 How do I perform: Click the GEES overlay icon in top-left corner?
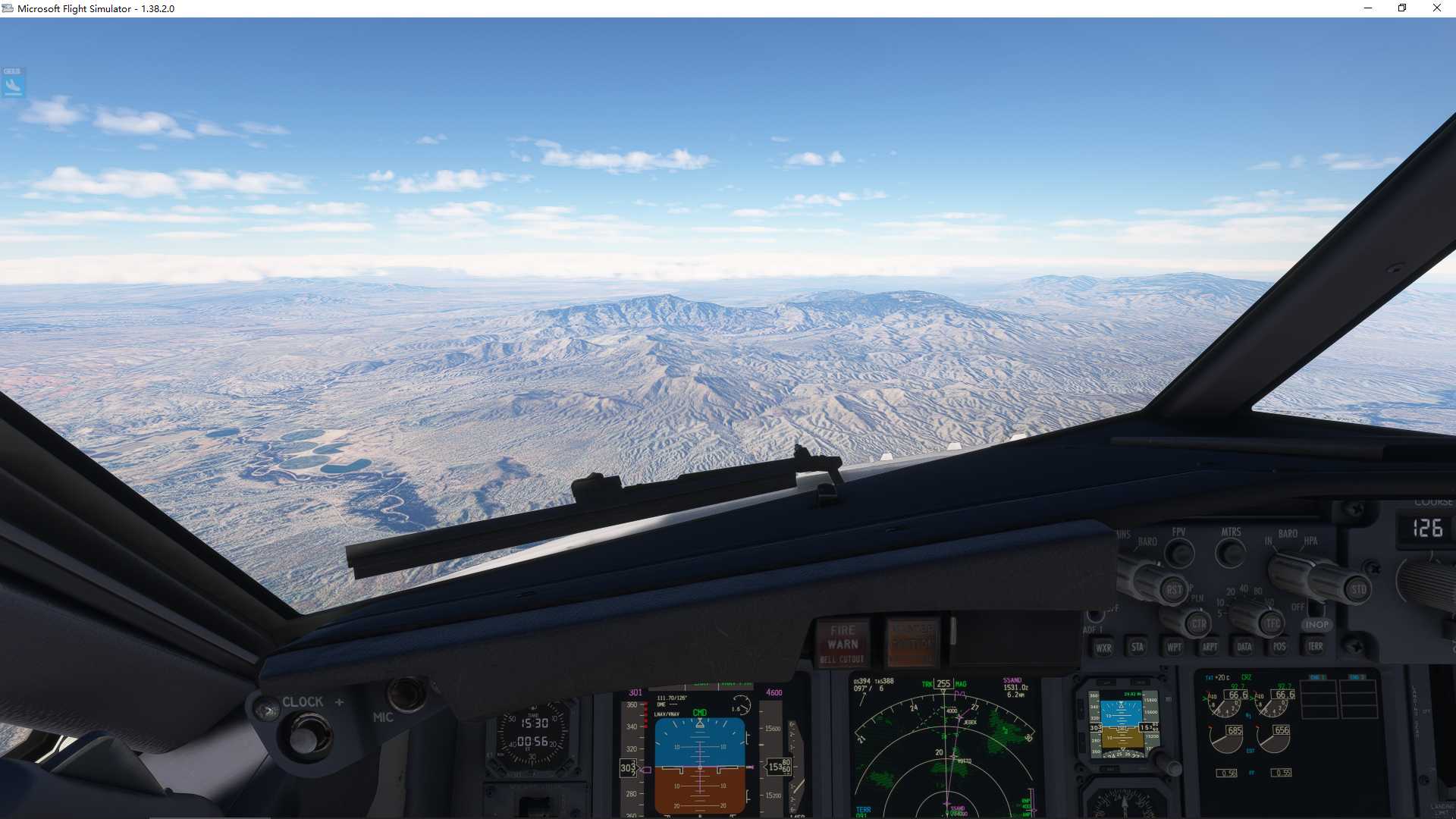click(x=12, y=82)
